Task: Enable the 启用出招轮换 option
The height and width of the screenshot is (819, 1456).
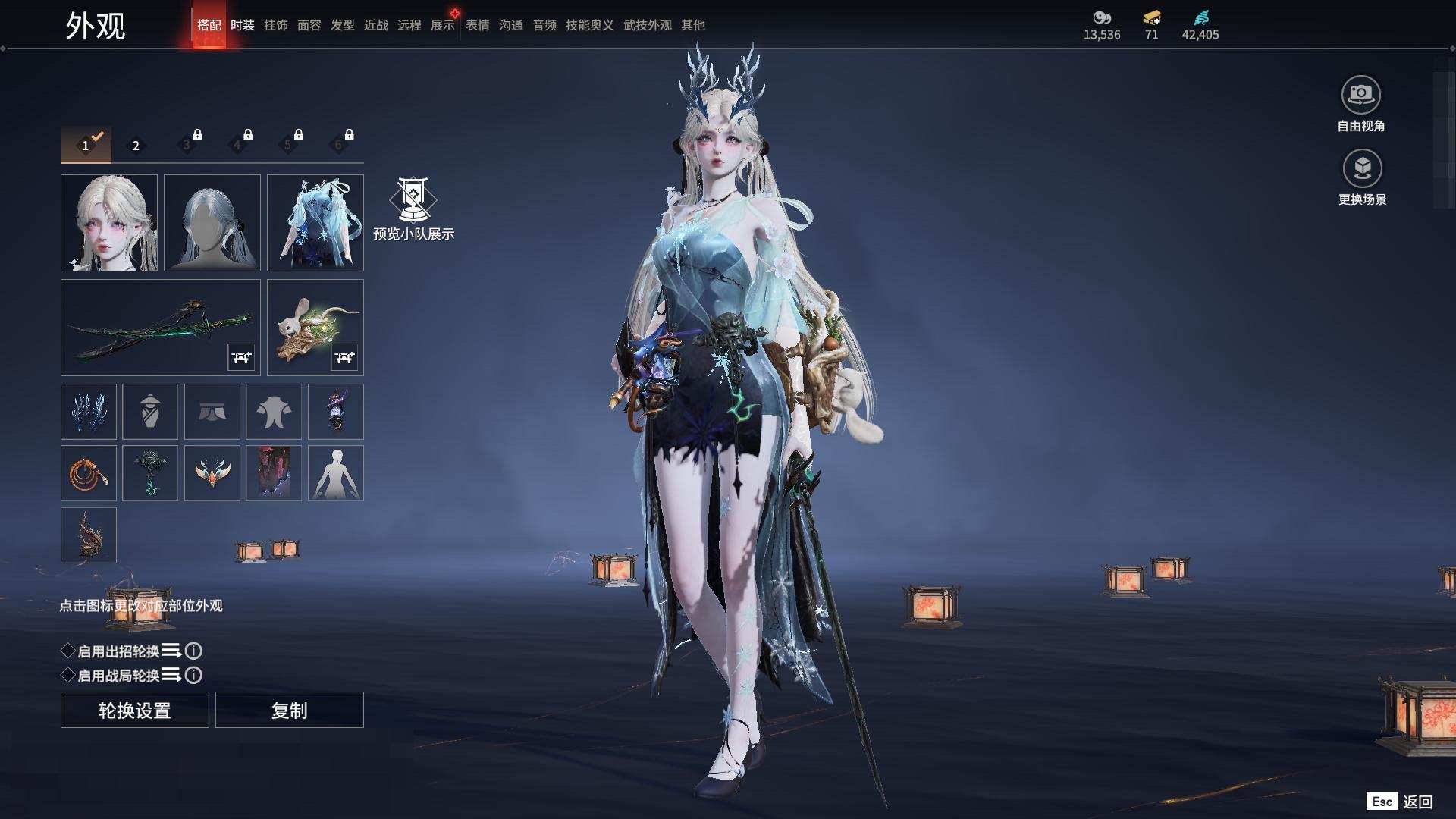Action: [68, 651]
